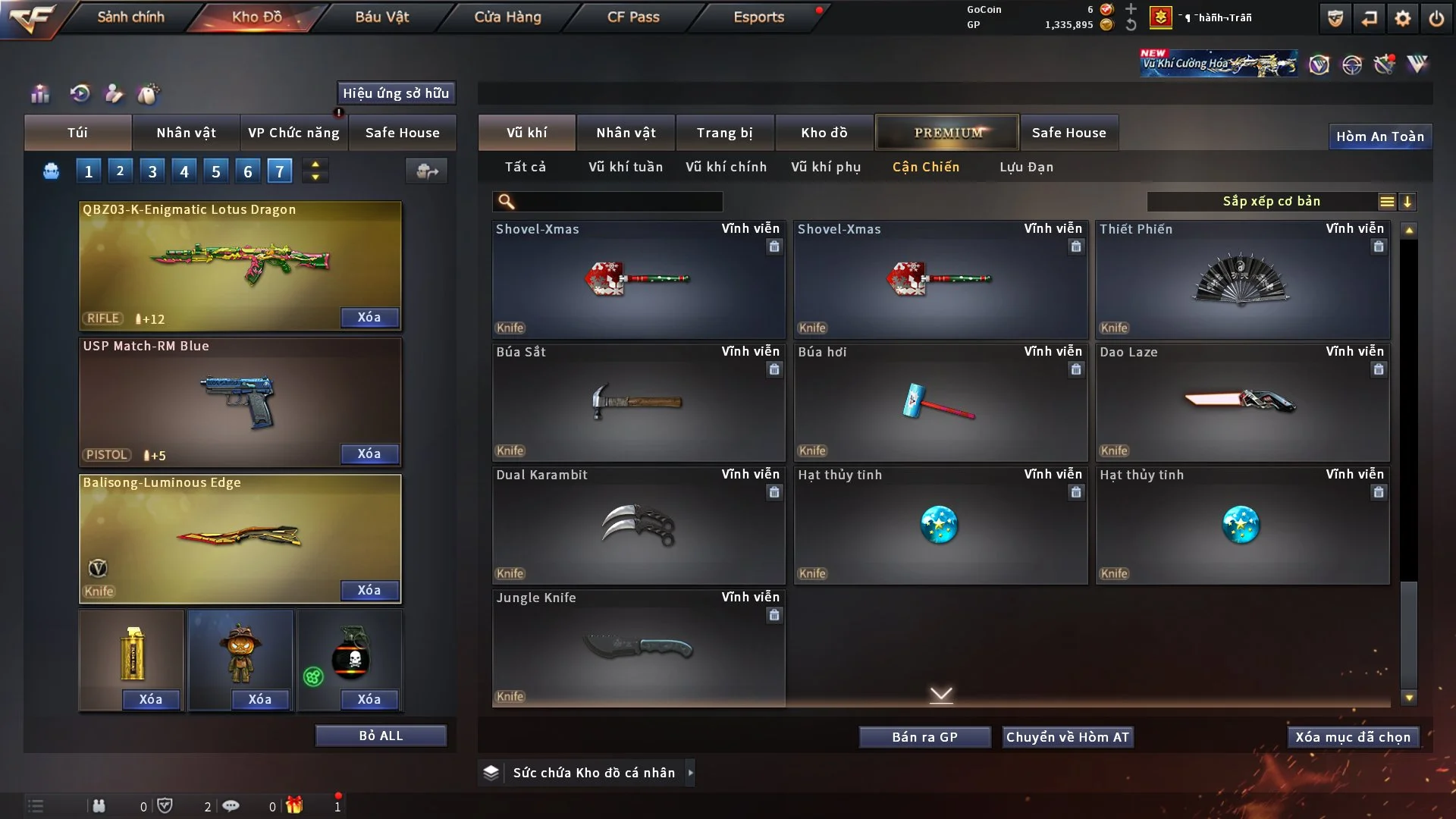The width and height of the screenshot is (1456, 819).
Task: Click Chuyển về Hòm AT button
Action: pos(1068,737)
